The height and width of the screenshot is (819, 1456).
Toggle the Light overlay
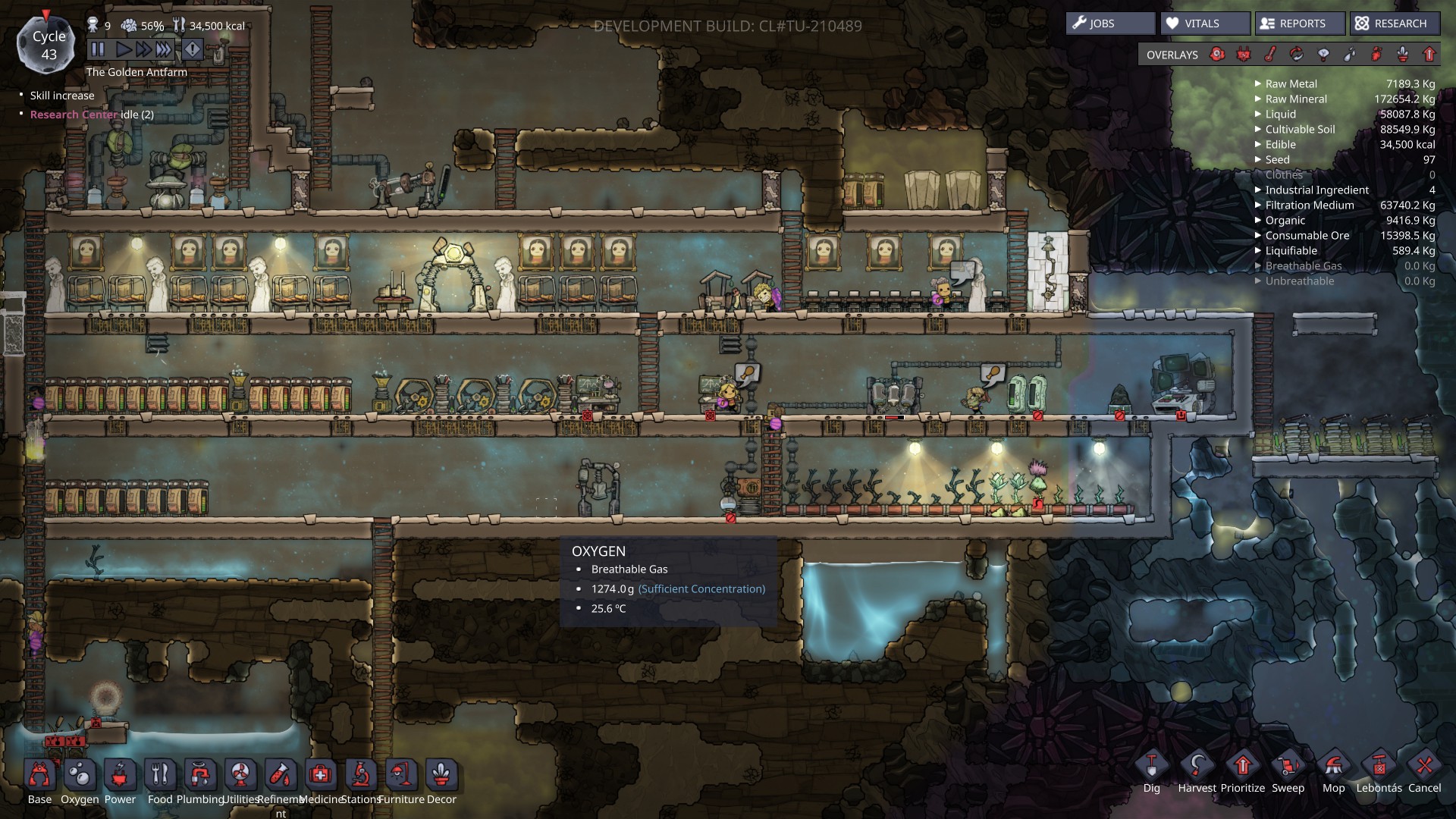tap(1323, 54)
